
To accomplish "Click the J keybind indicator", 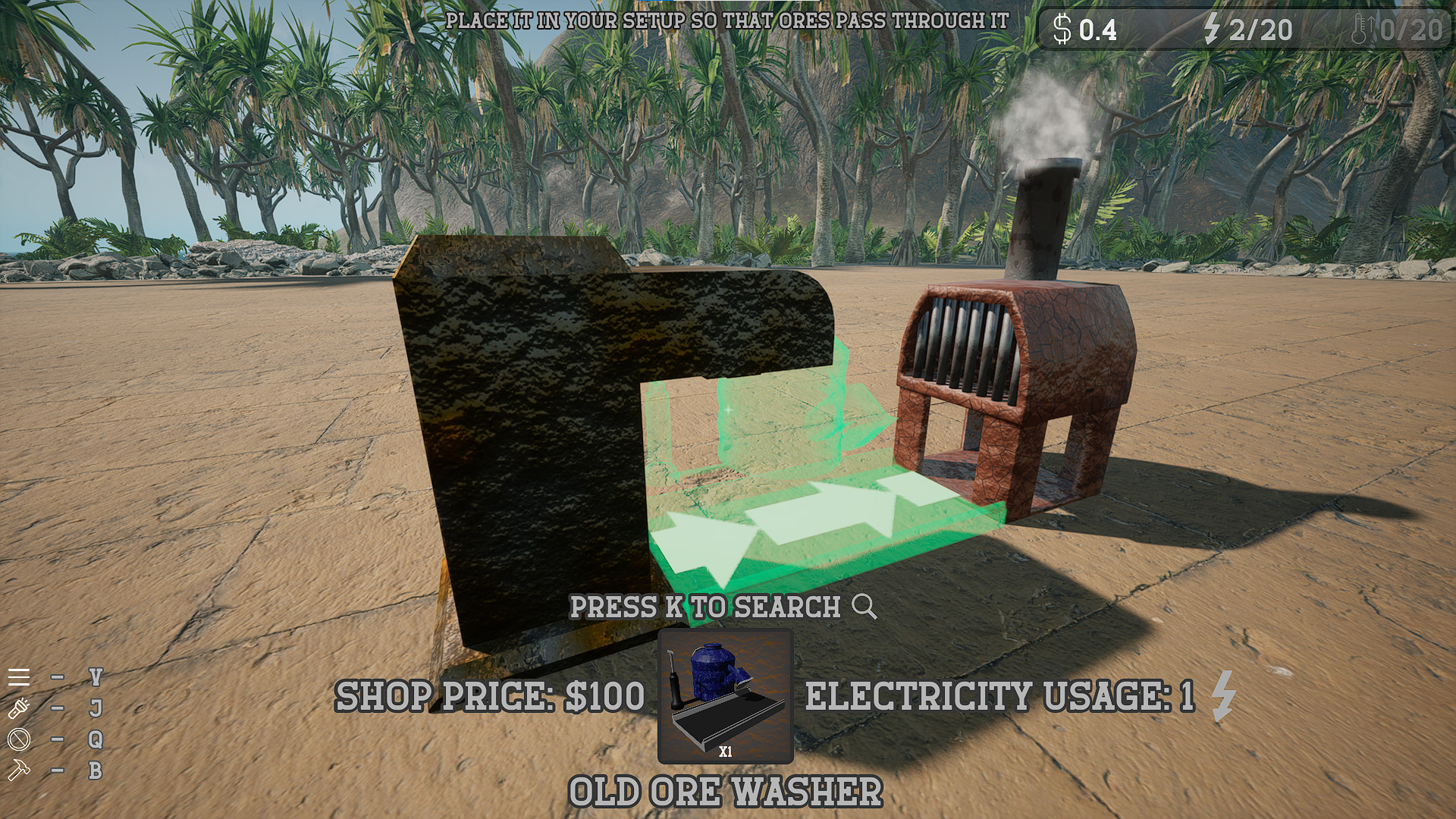I will pyautogui.click(x=94, y=707).
